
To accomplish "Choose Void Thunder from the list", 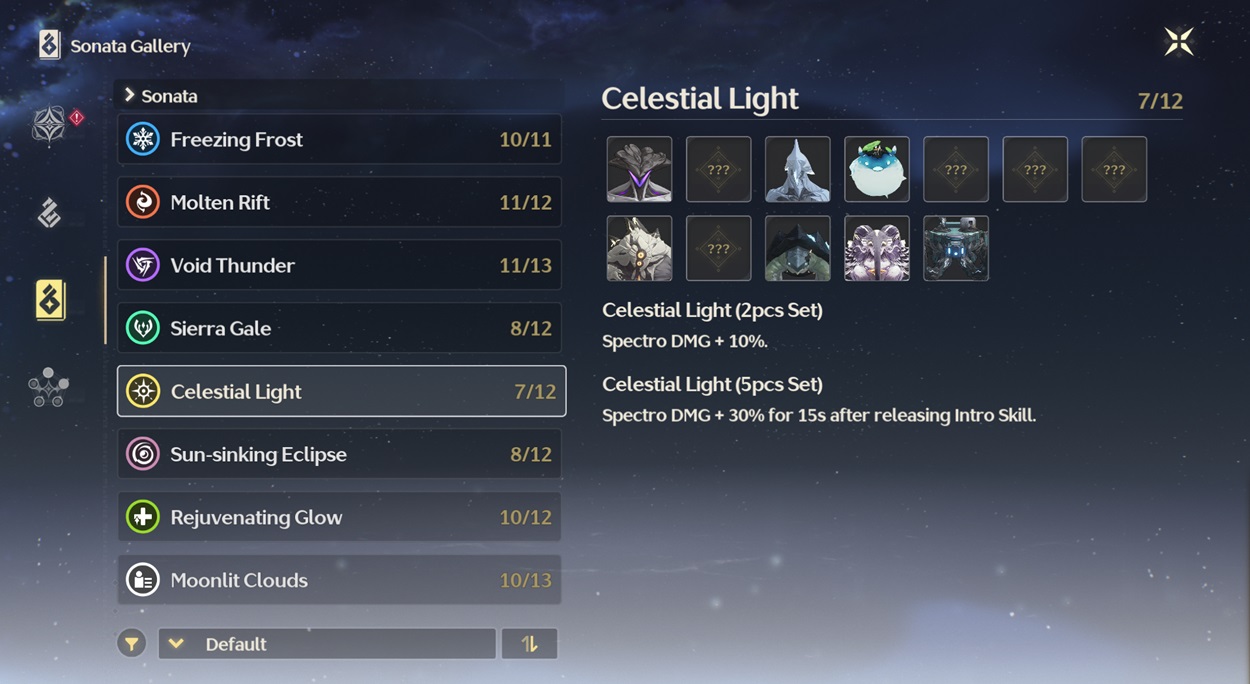I will click(x=339, y=265).
